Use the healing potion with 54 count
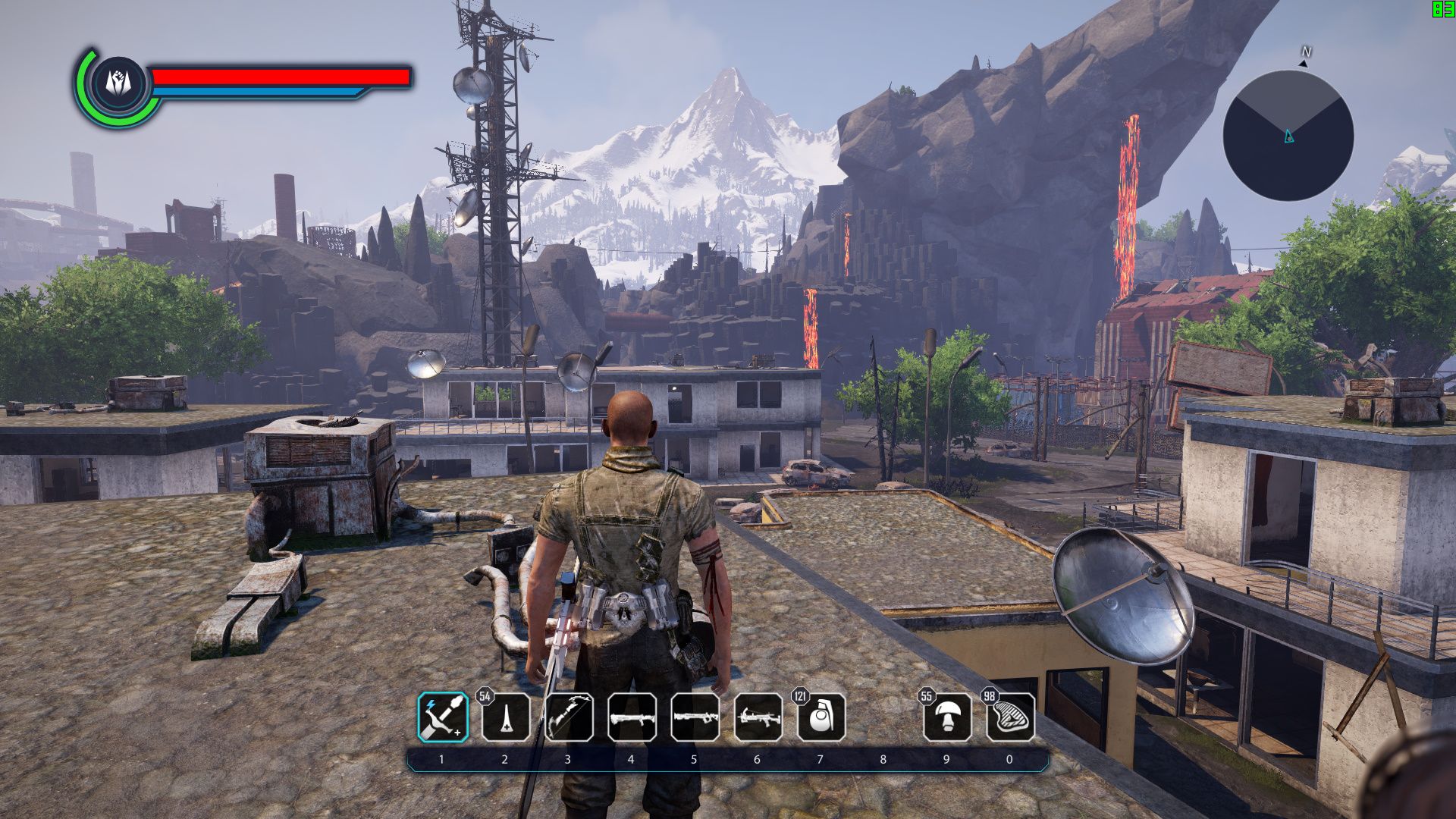 pyautogui.click(x=507, y=717)
